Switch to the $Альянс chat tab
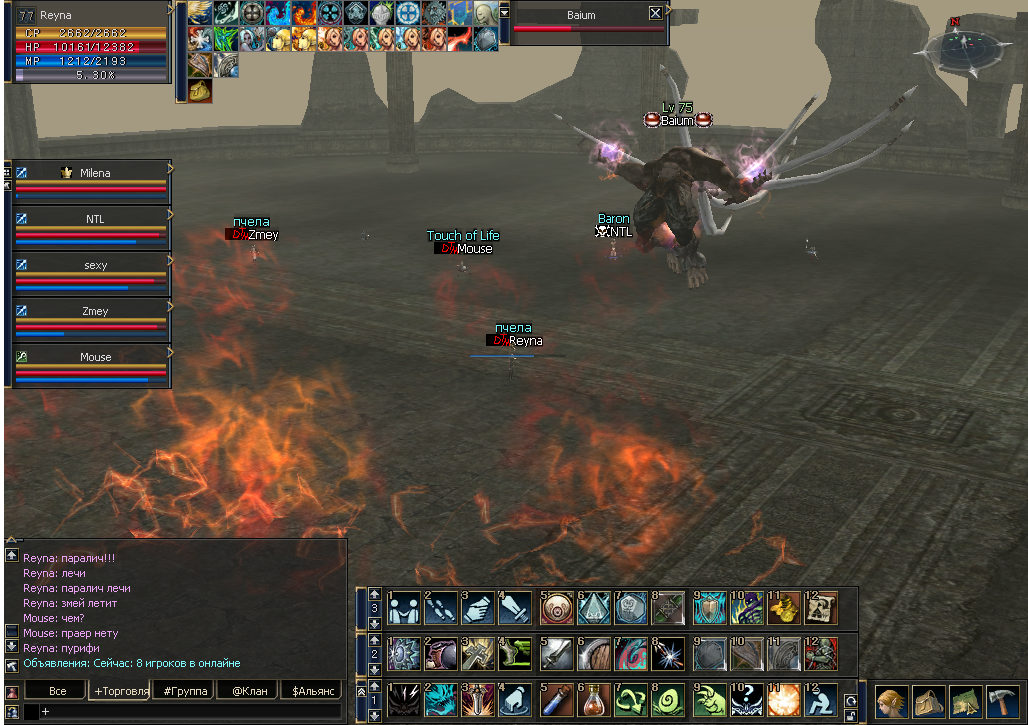The image size is (1028, 725). pos(310,691)
